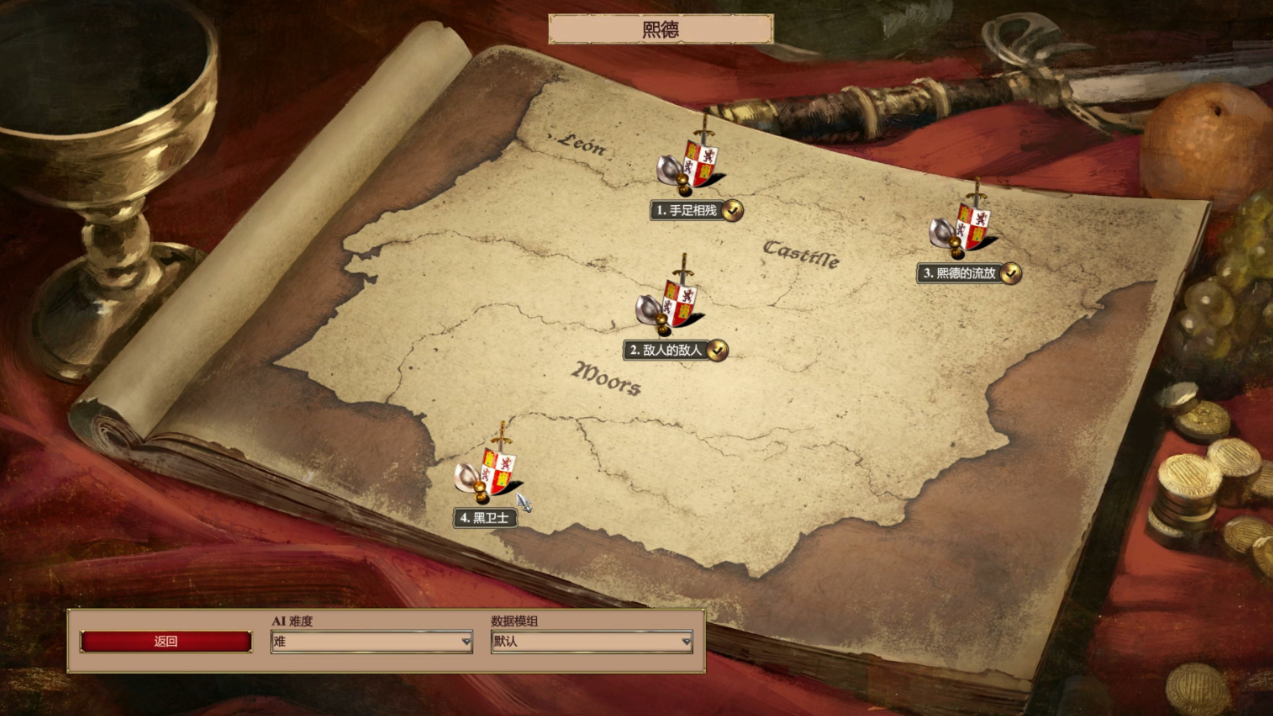Click the red 返回 back button
1273x716 pixels.
(166, 642)
